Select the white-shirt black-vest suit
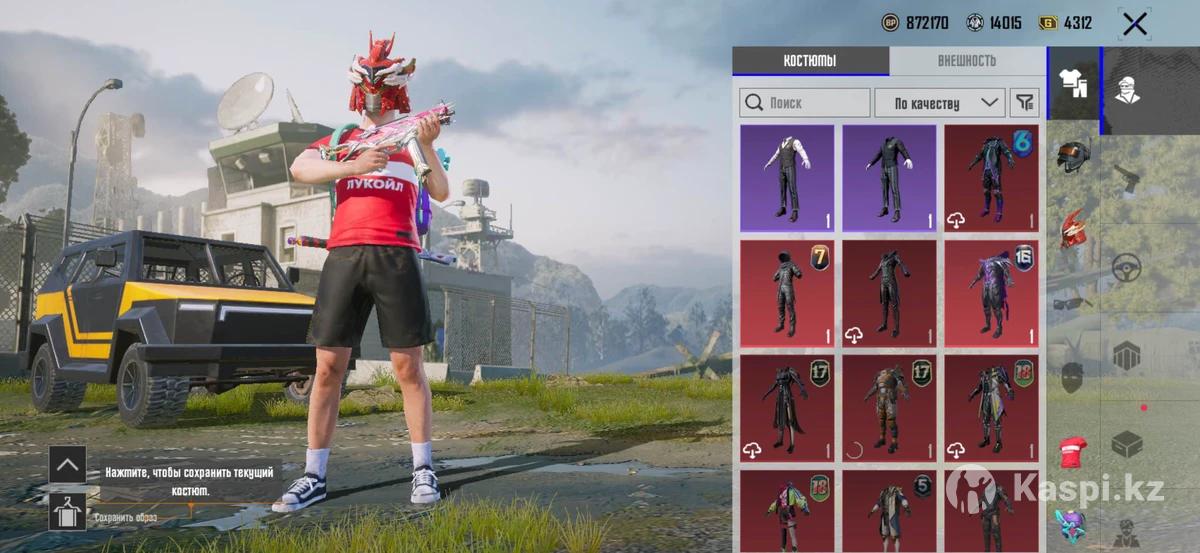The image size is (1200, 553). pos(787,178)
